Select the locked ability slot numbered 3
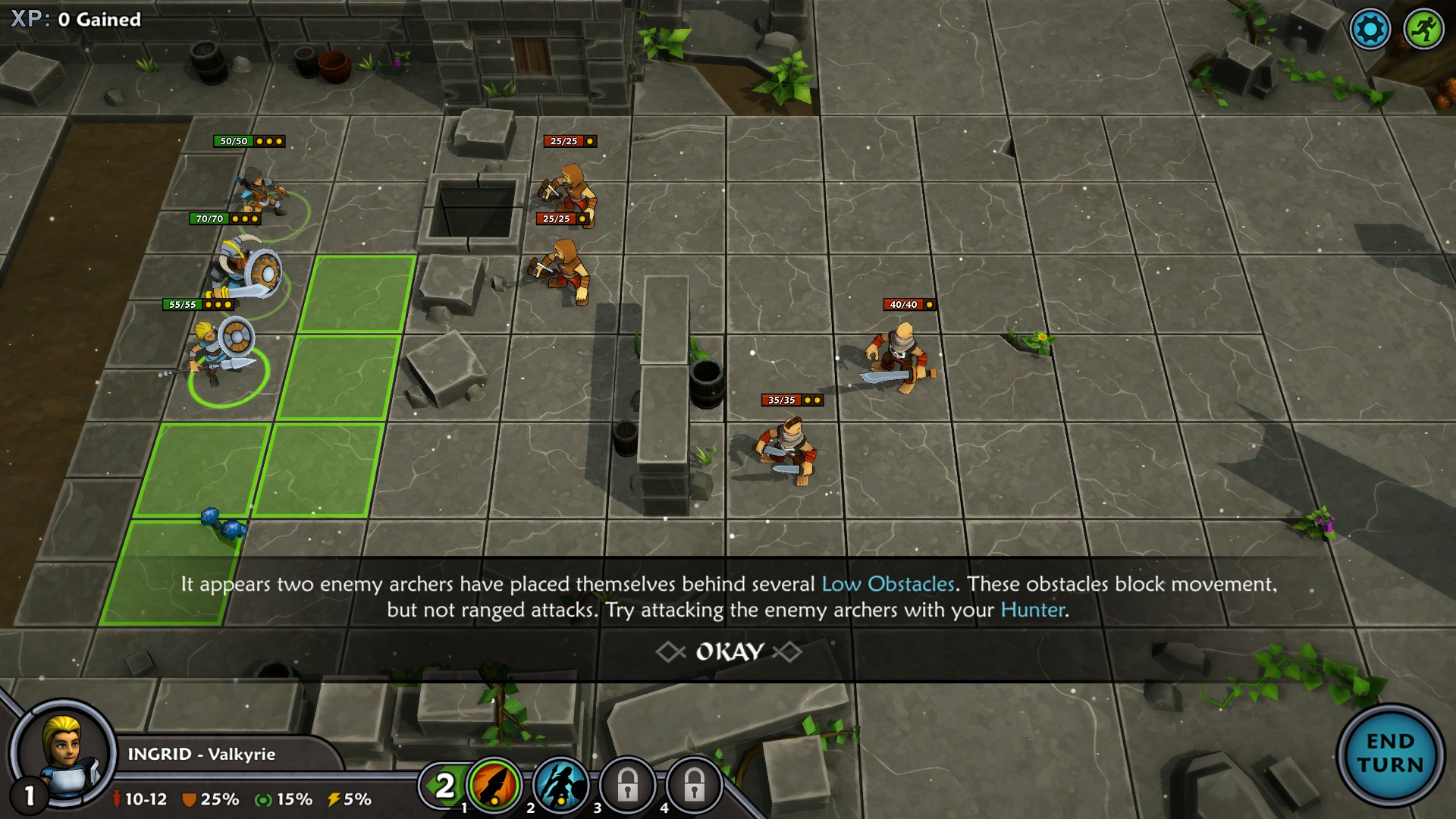 627,786
